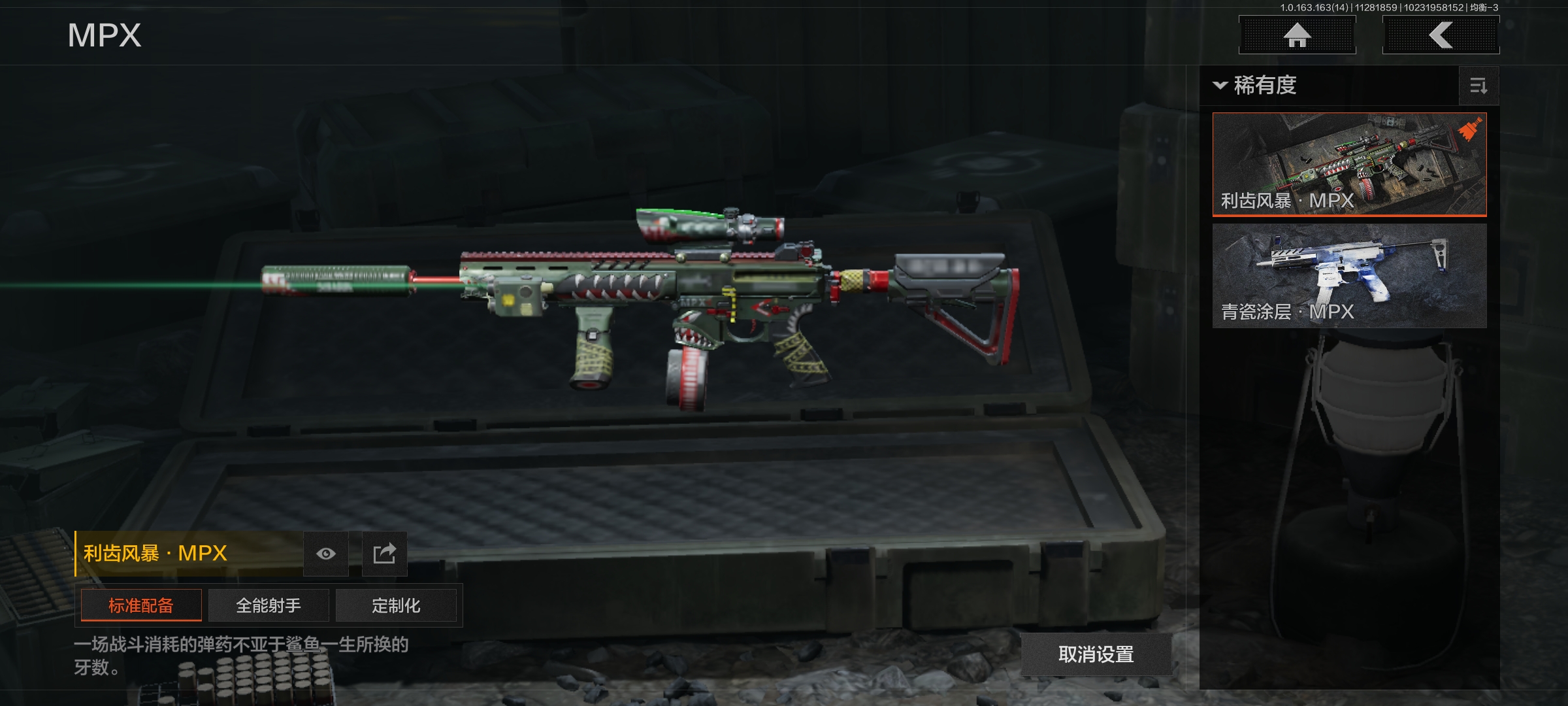Image resolution: width=1568 pixels, height=706 pixels.
Task: Return to the home screen
Action: (x=1297, y=35)
